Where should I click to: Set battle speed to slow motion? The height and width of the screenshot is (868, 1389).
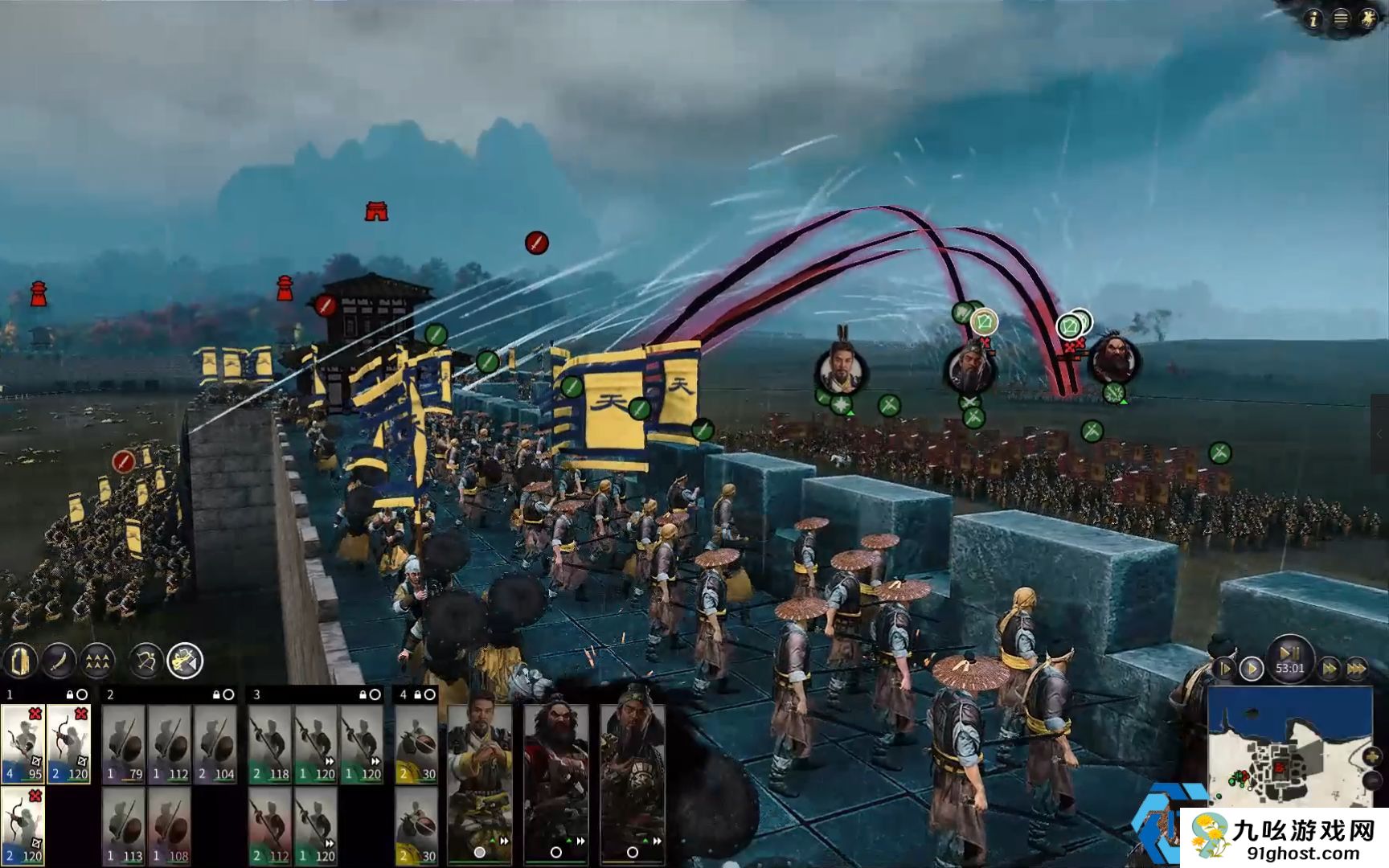tap(1224, 668)
